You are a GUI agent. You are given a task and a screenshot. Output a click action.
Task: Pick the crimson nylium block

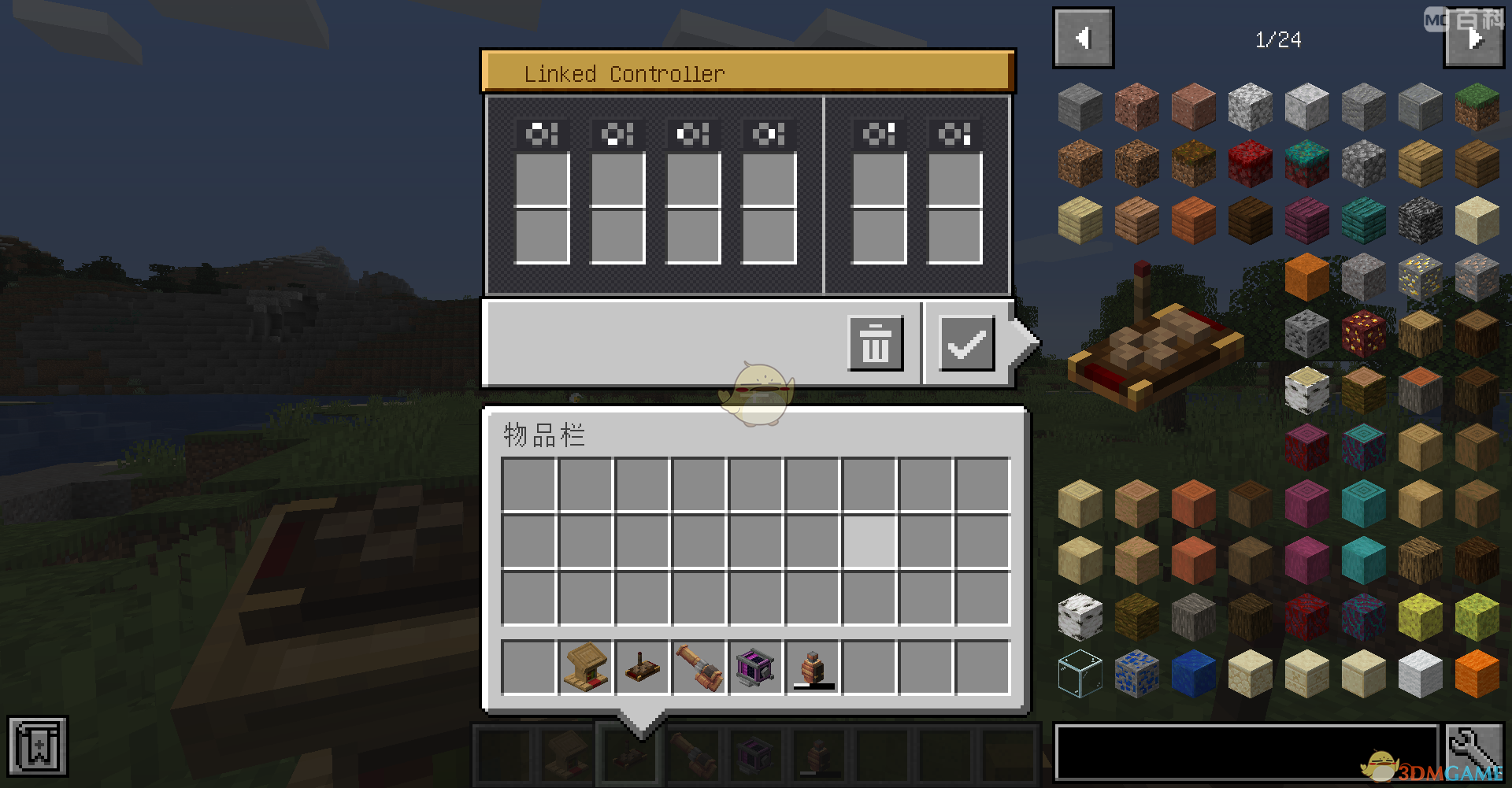pyautogui.click(x=1250, y=164)
